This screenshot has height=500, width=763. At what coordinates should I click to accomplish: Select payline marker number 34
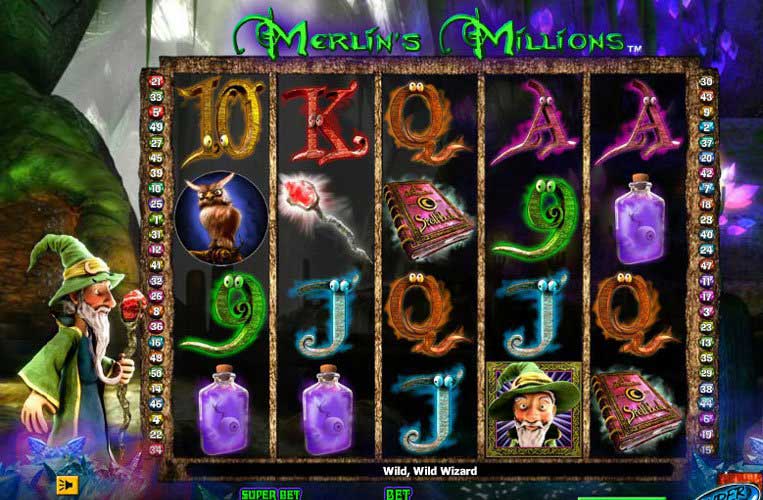click(x=157, y=449)
